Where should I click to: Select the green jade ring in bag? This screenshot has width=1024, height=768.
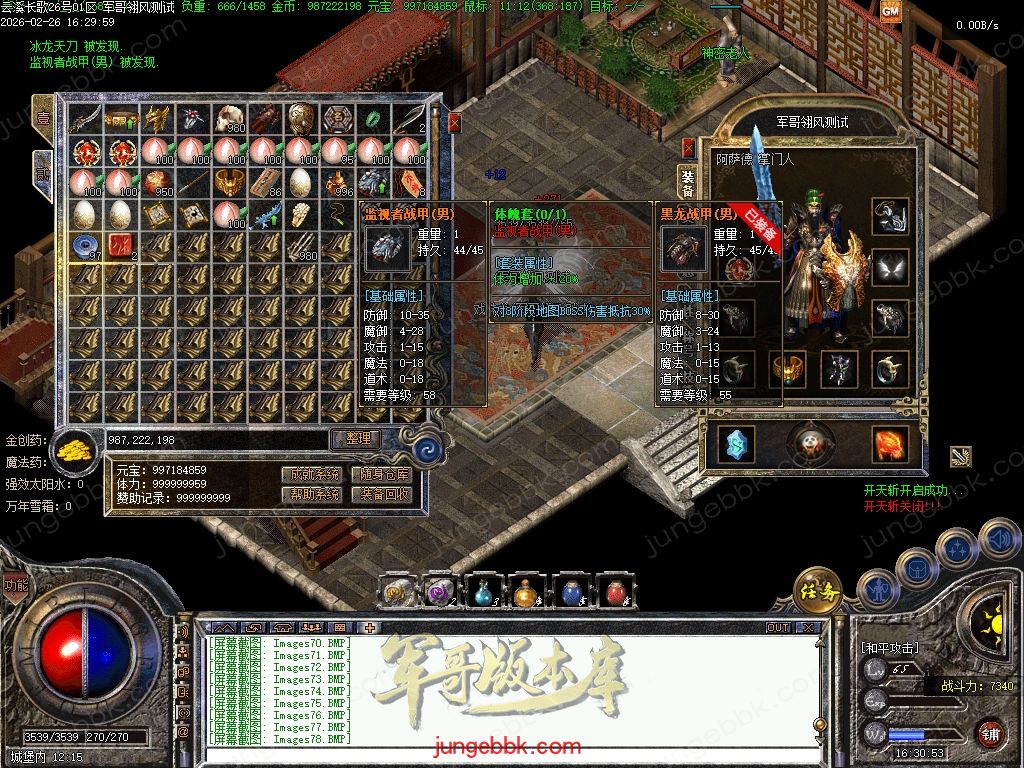[371, 119]
